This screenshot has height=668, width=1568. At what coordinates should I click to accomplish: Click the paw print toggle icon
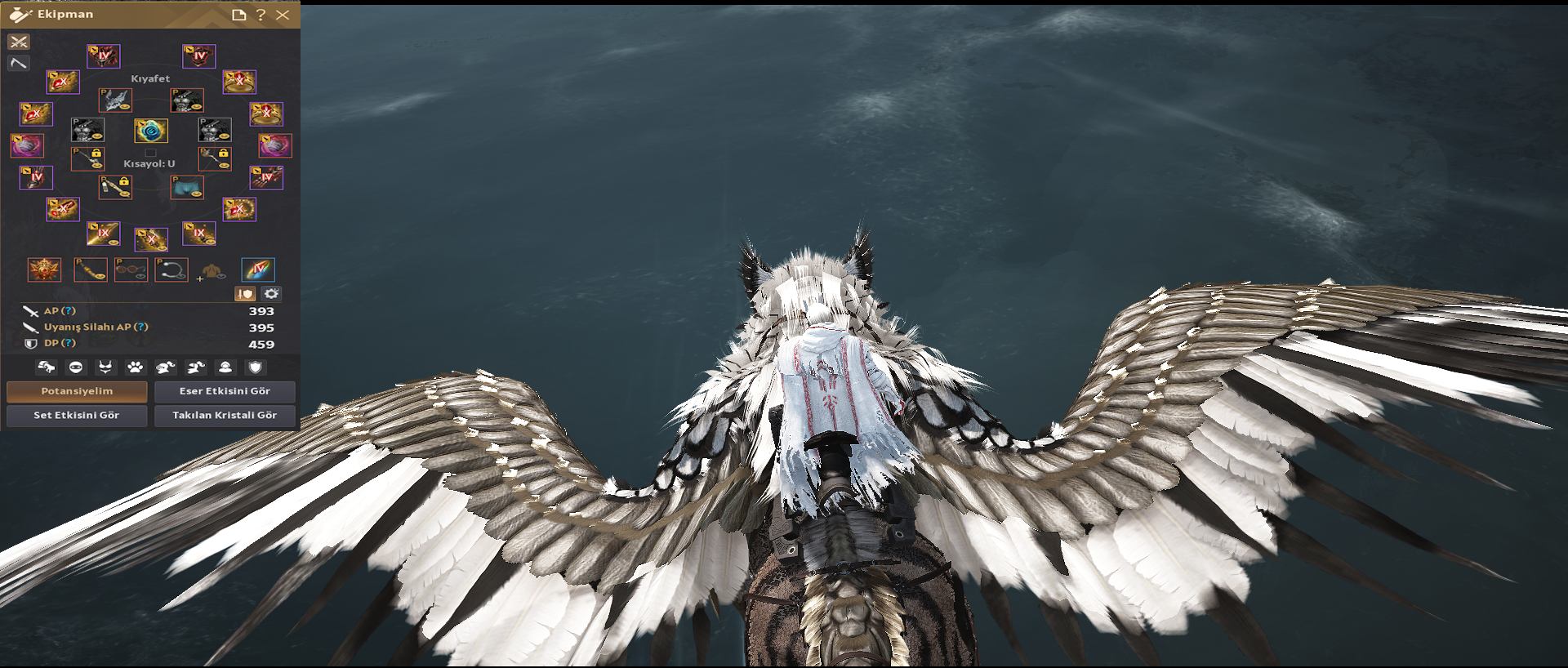click(x=135, y=367)
